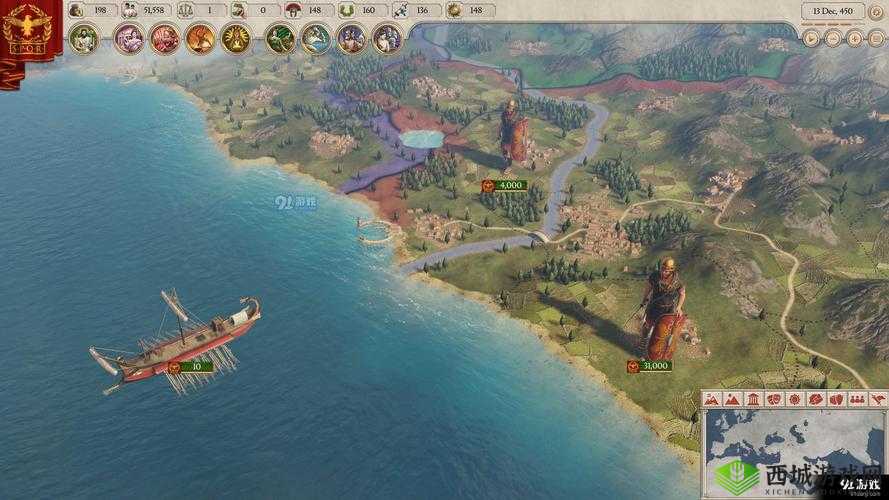
Task: Open the SPQR eagle nation banner
Action: 27,30
